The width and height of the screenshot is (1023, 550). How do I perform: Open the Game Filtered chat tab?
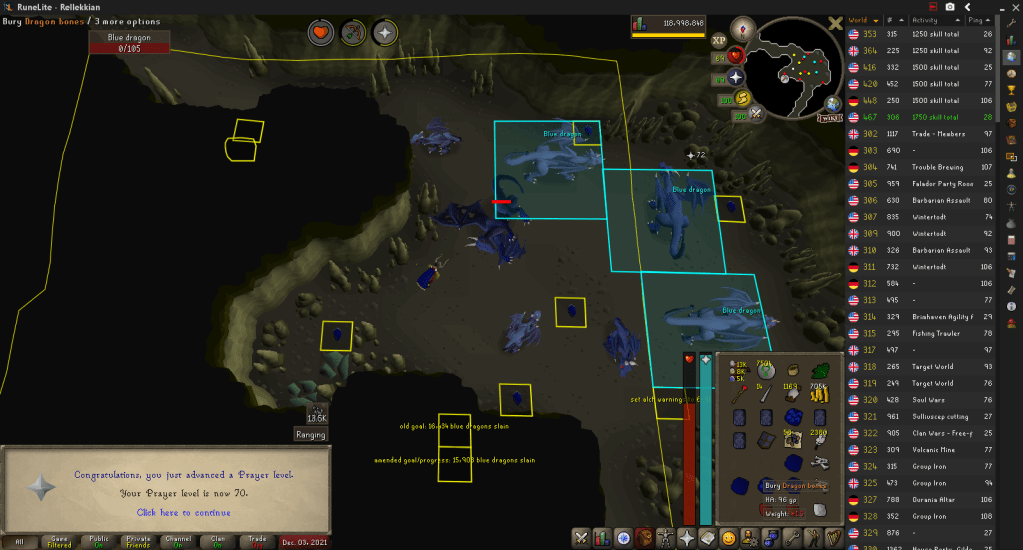coord(59,541)
